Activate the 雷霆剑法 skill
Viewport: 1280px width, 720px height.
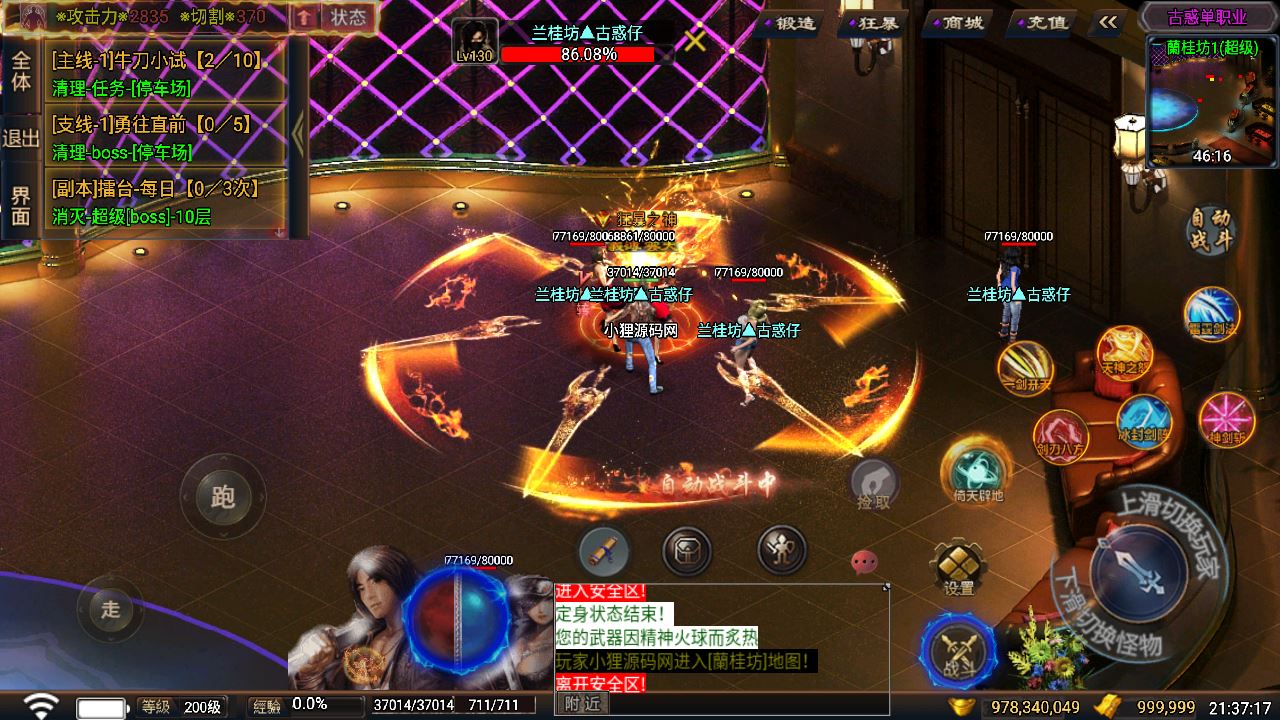(1211, 313)
